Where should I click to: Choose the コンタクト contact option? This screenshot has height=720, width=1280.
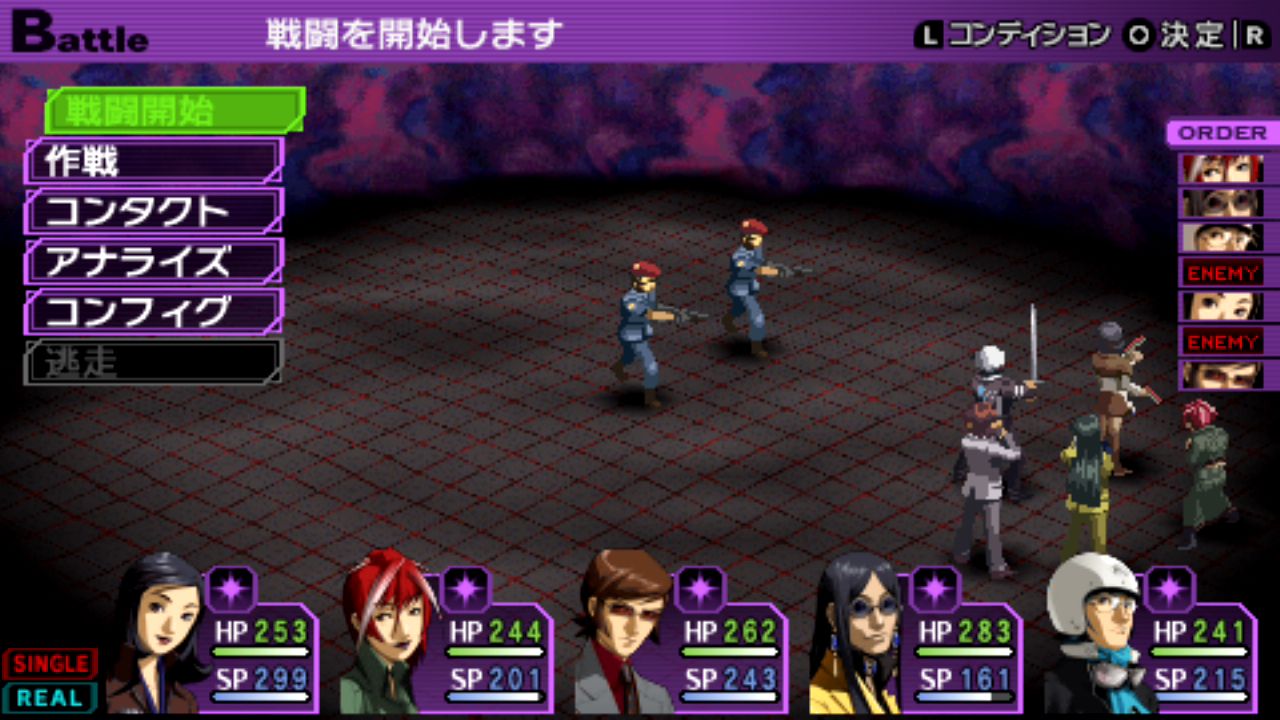click(x=154, y=211)
